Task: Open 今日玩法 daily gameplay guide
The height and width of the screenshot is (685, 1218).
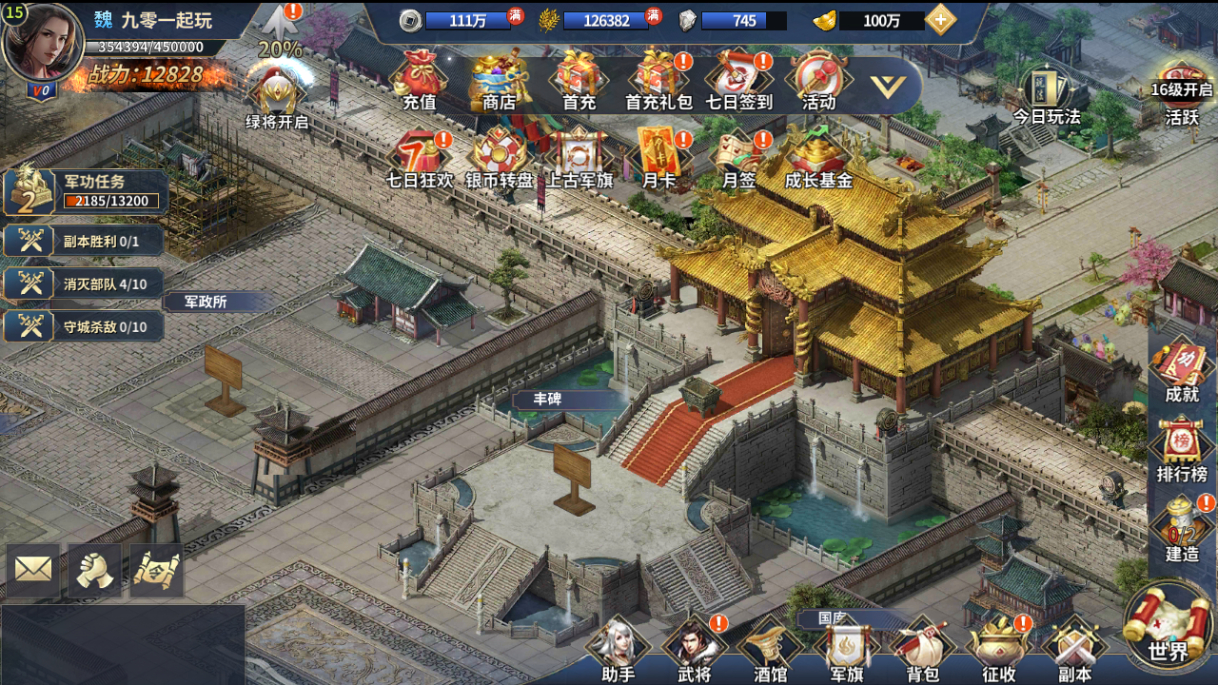Action: pyautogui.click(x=1047, y=95)
